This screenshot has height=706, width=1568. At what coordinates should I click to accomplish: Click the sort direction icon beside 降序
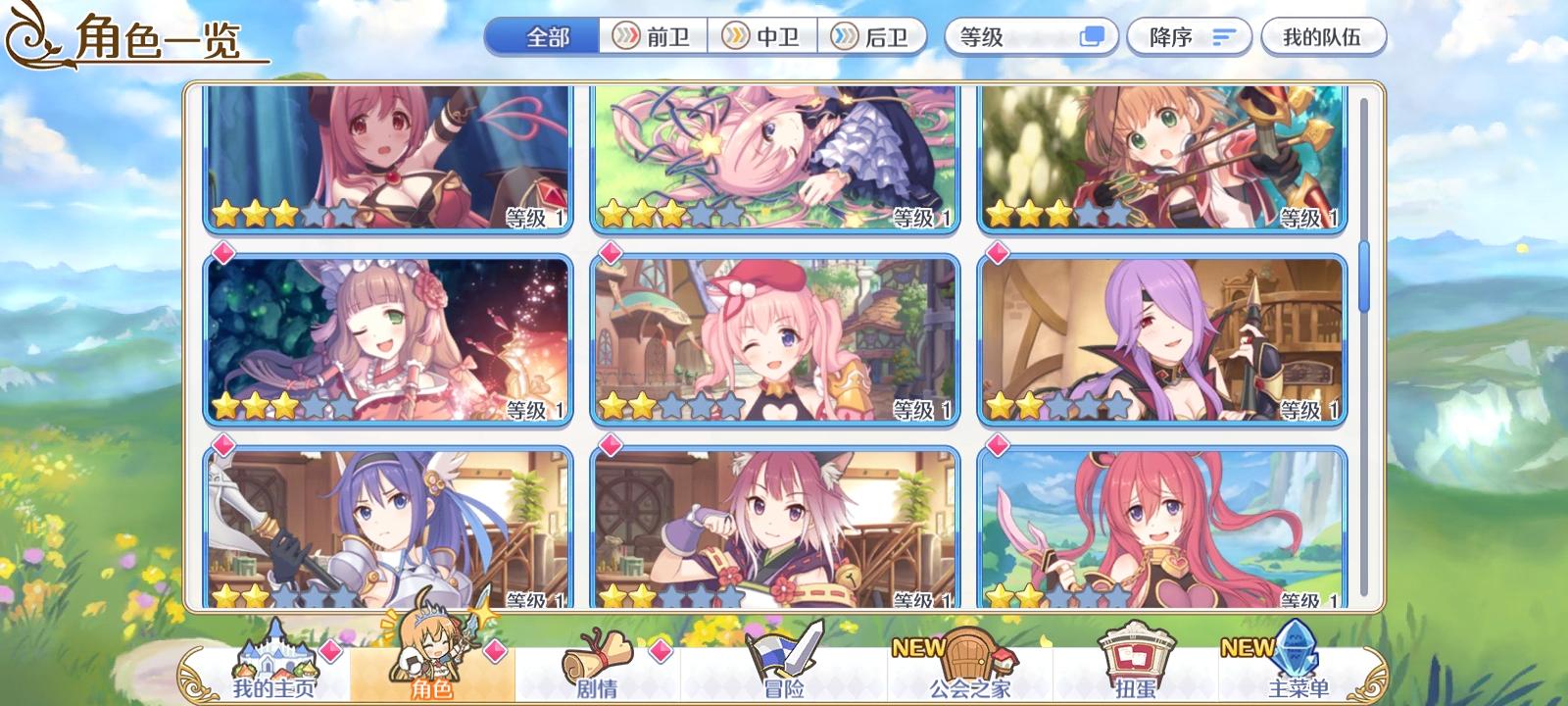[1218, 35]
